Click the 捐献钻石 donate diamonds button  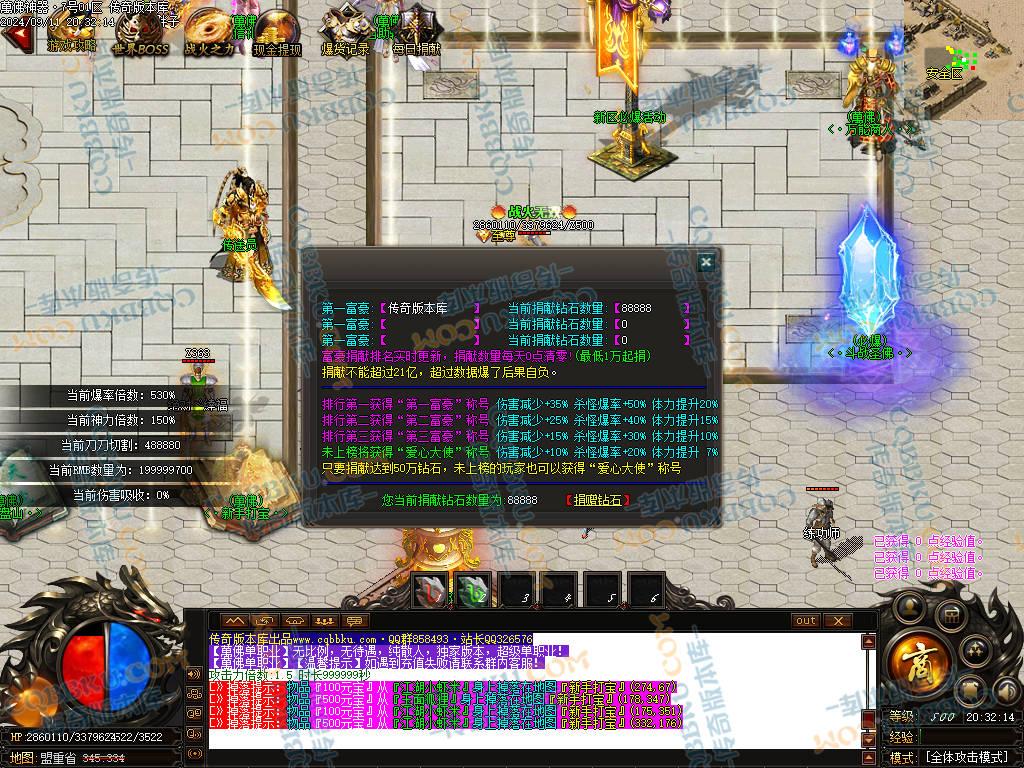tap(598, 500)
